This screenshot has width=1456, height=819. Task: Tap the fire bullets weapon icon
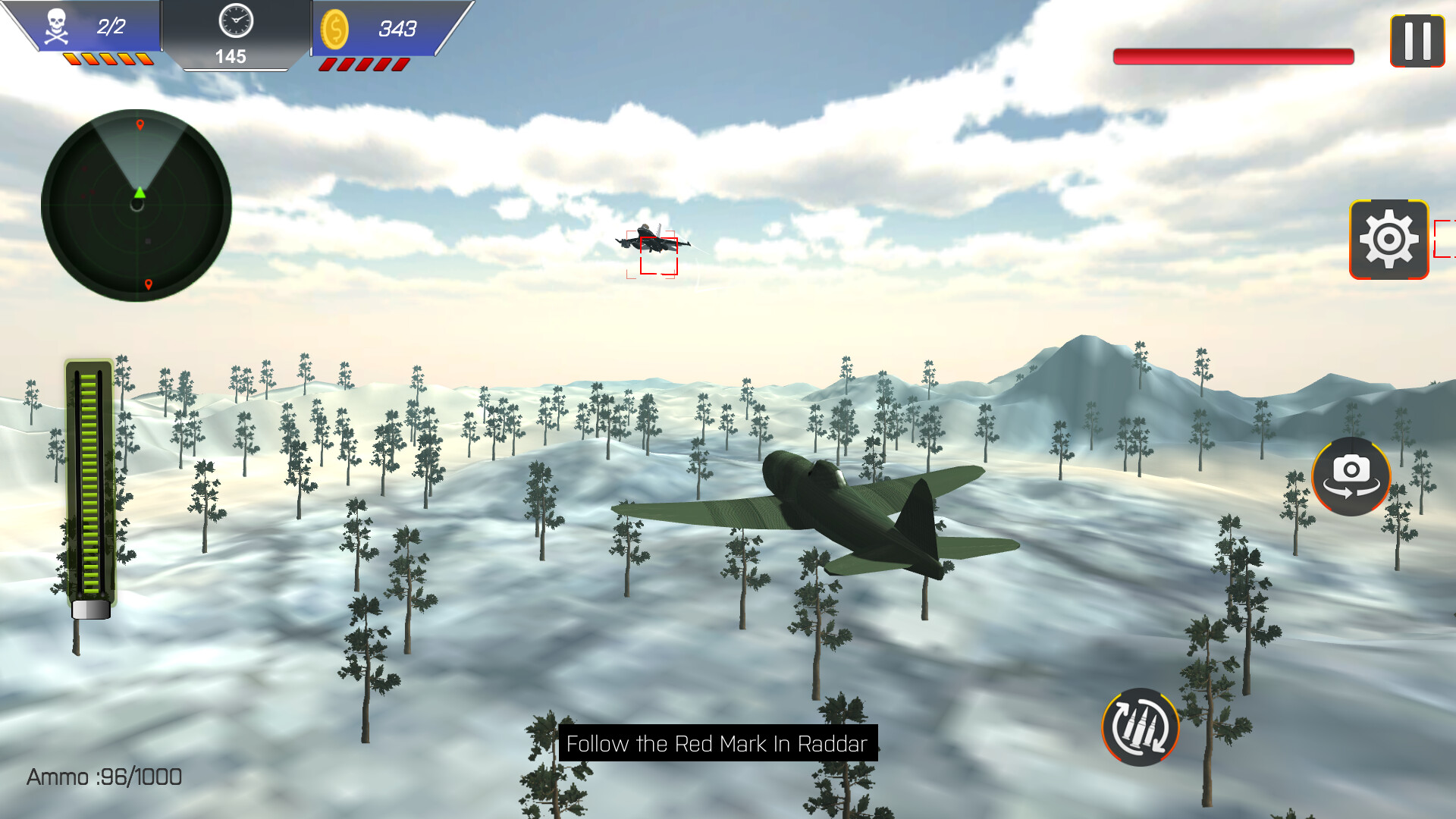pyautogui.click(x=1141, y=726)
